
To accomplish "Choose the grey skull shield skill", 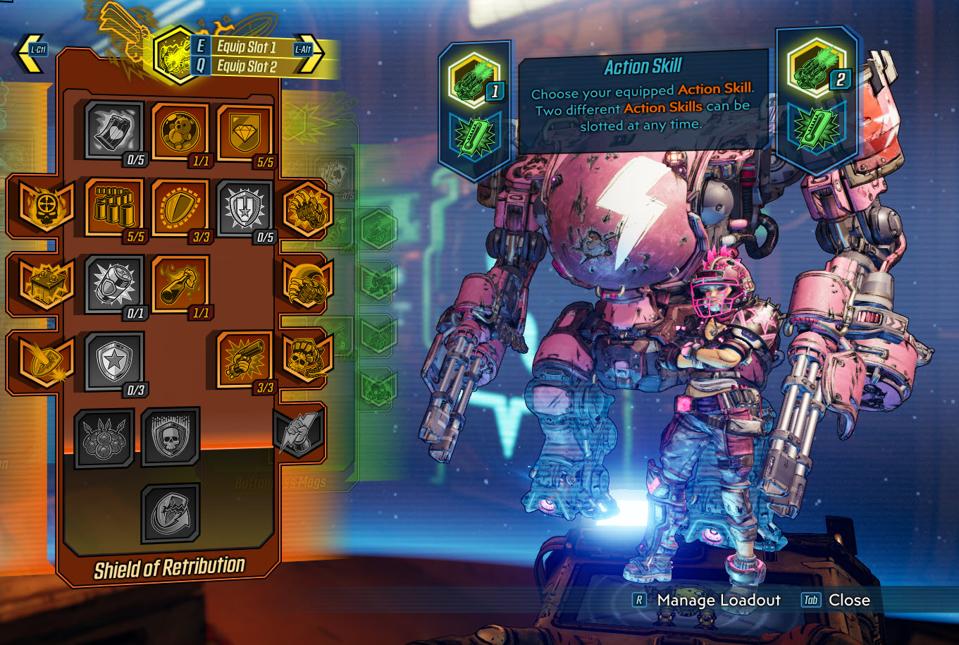I will click(170, 437).
